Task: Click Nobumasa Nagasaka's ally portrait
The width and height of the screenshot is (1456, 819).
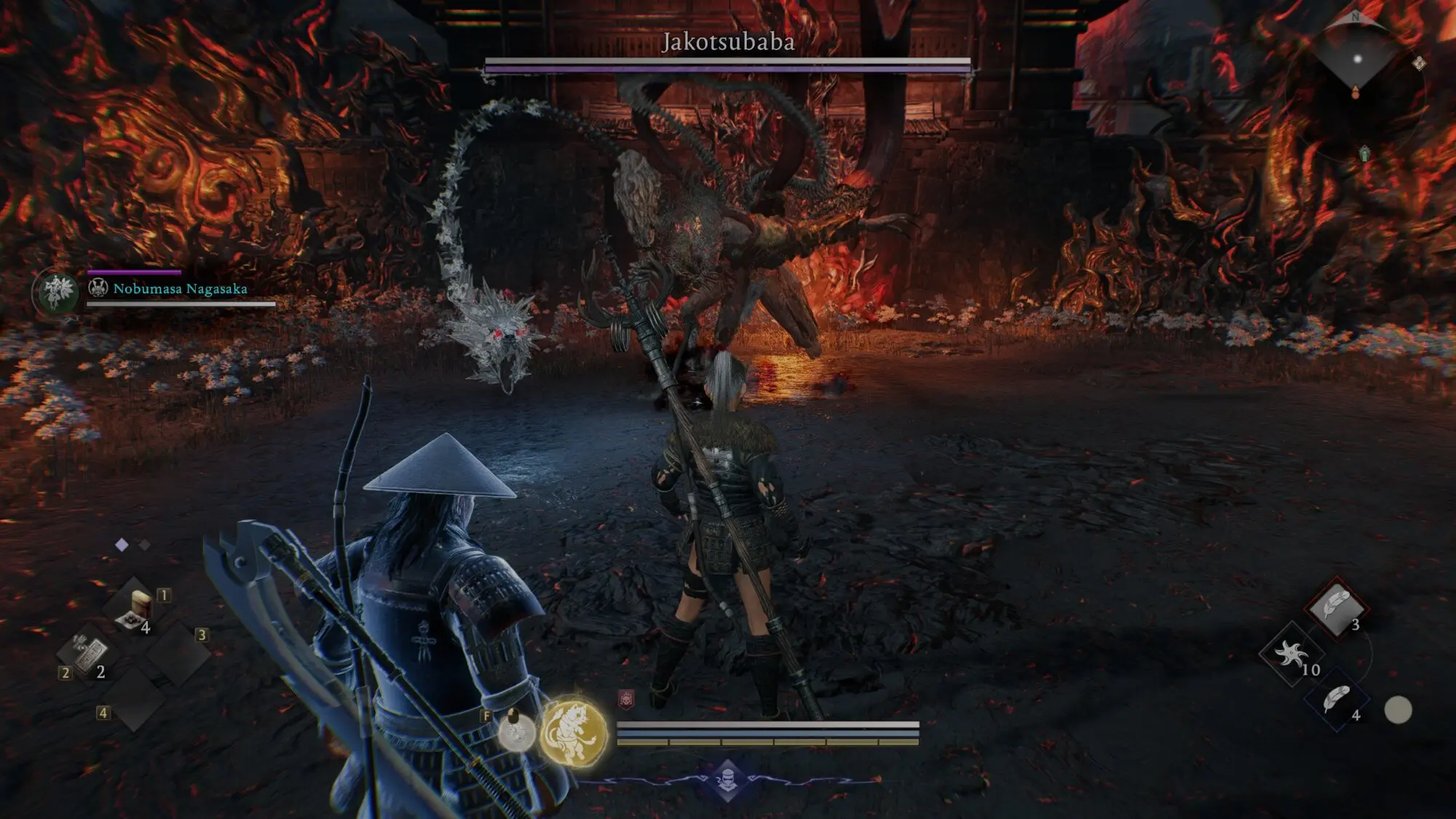Action: (57, 292)
